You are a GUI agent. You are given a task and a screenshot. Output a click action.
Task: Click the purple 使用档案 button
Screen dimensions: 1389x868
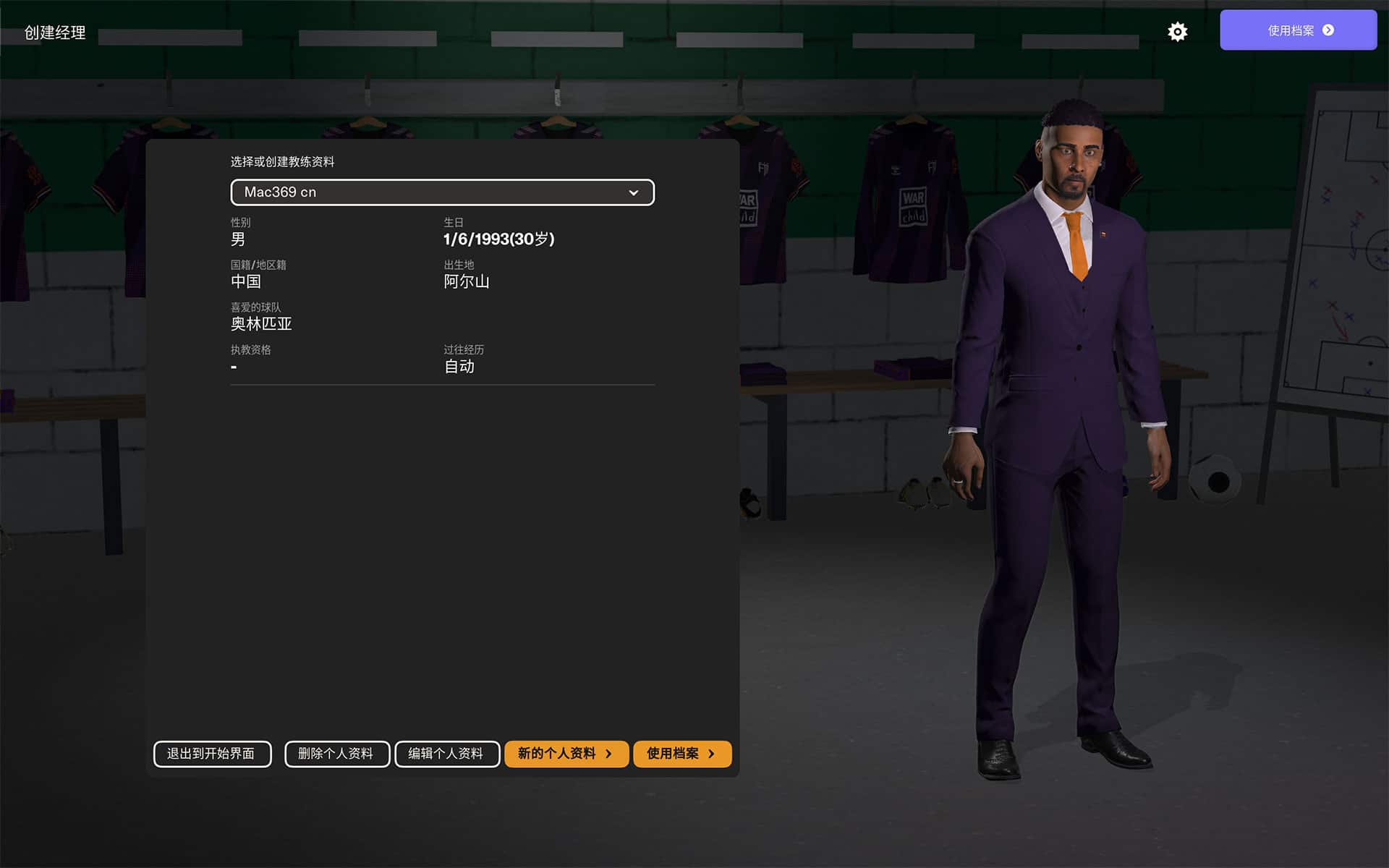click(x=1298, y=30)
